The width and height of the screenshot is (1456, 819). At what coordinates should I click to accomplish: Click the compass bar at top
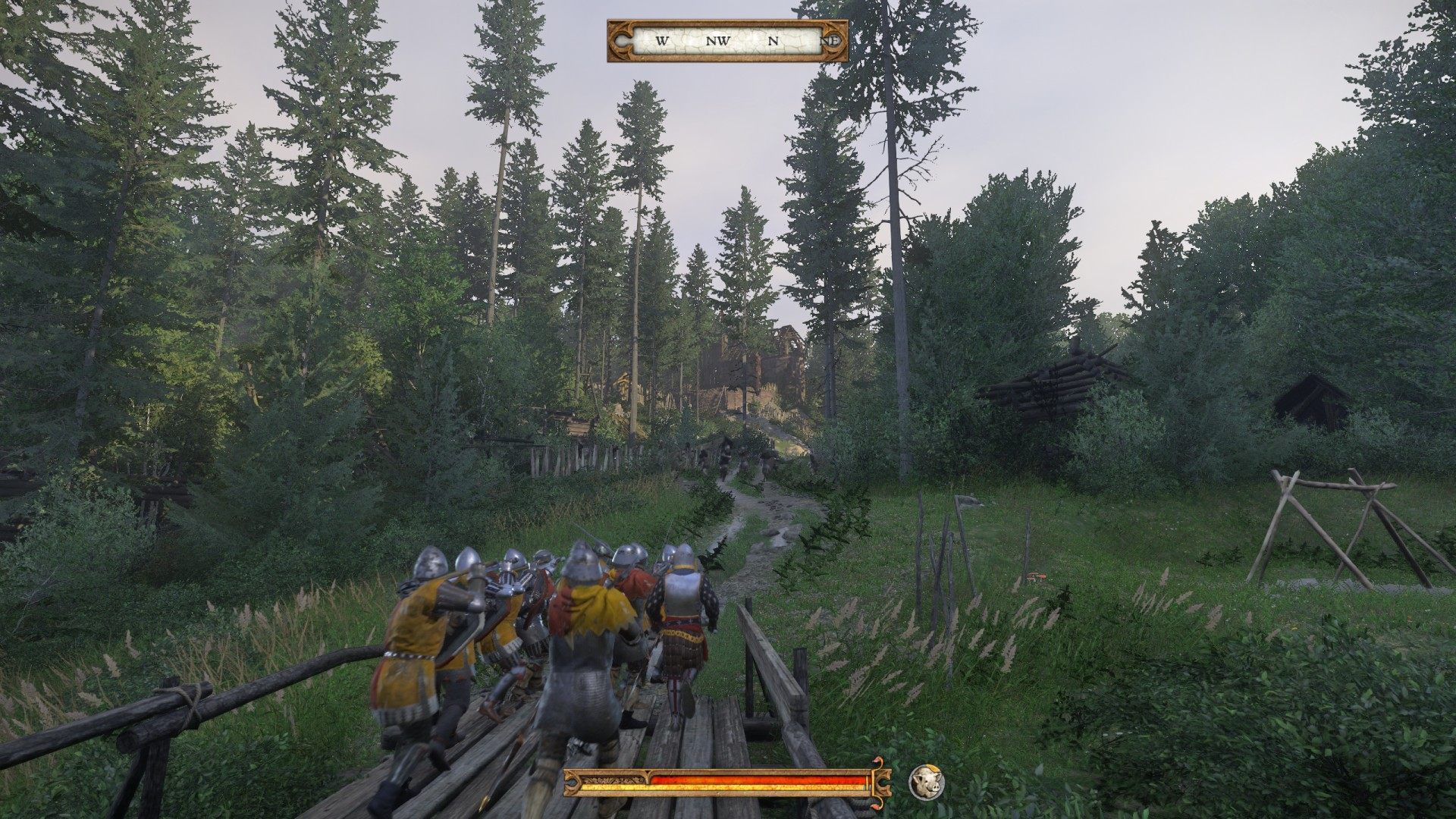pos(727,41)
